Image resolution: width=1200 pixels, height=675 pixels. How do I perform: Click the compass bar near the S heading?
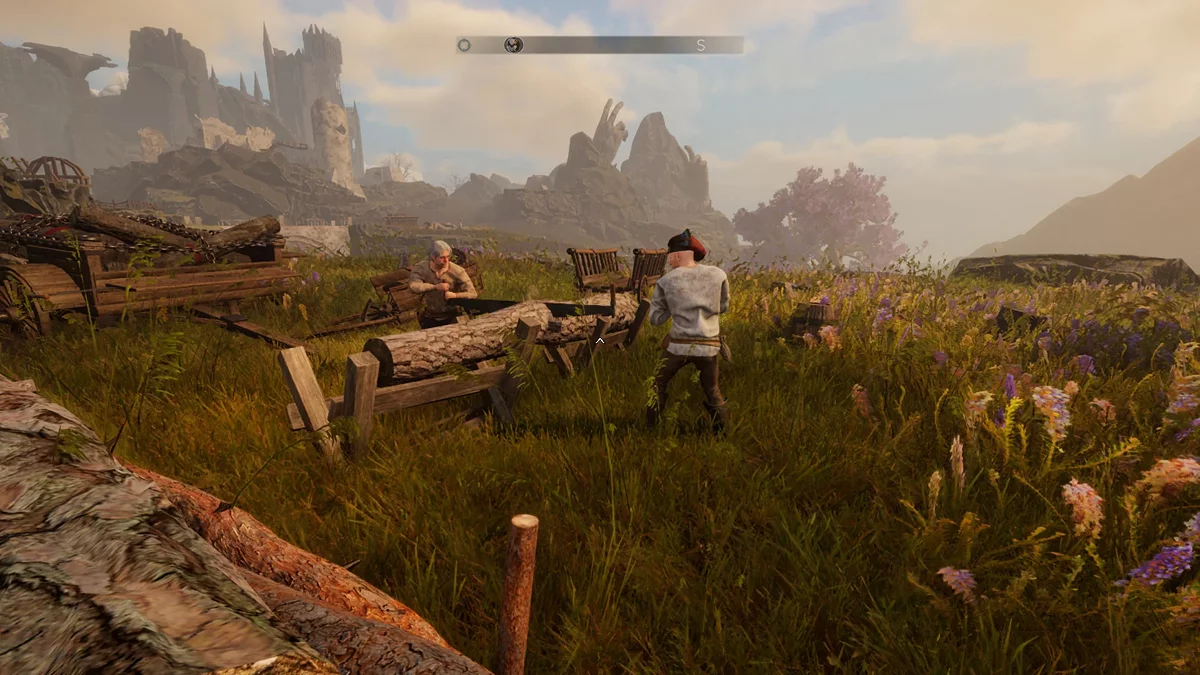pos(700,45)
